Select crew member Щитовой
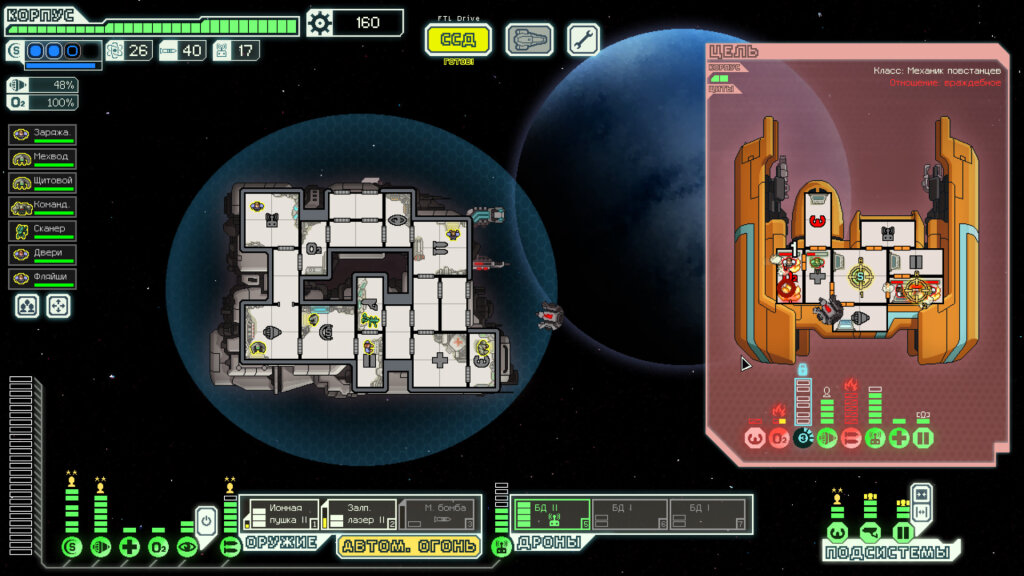 (x=43, y=182)
